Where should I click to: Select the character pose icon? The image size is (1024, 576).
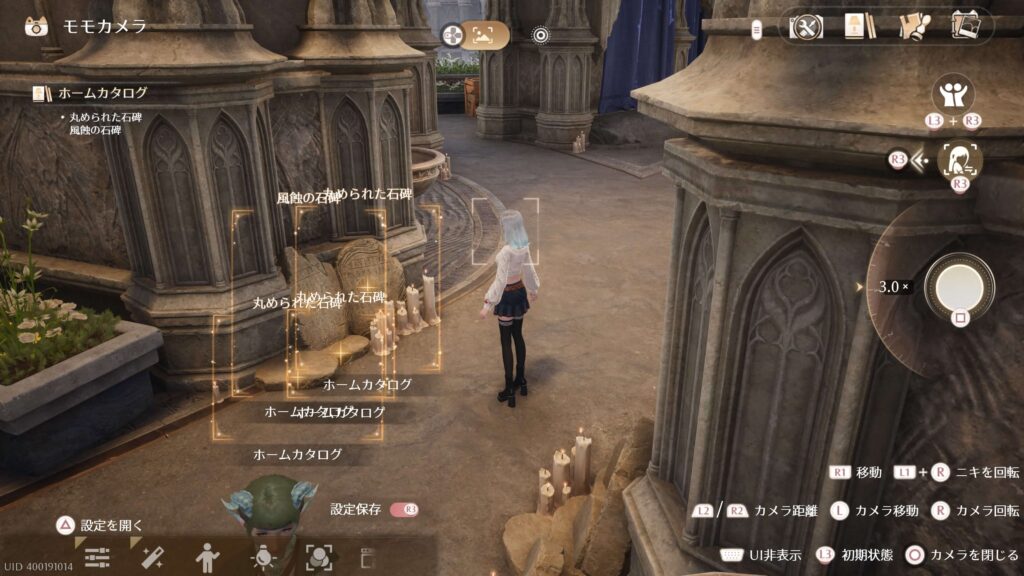pyautogui.click(x=208, y=558)
